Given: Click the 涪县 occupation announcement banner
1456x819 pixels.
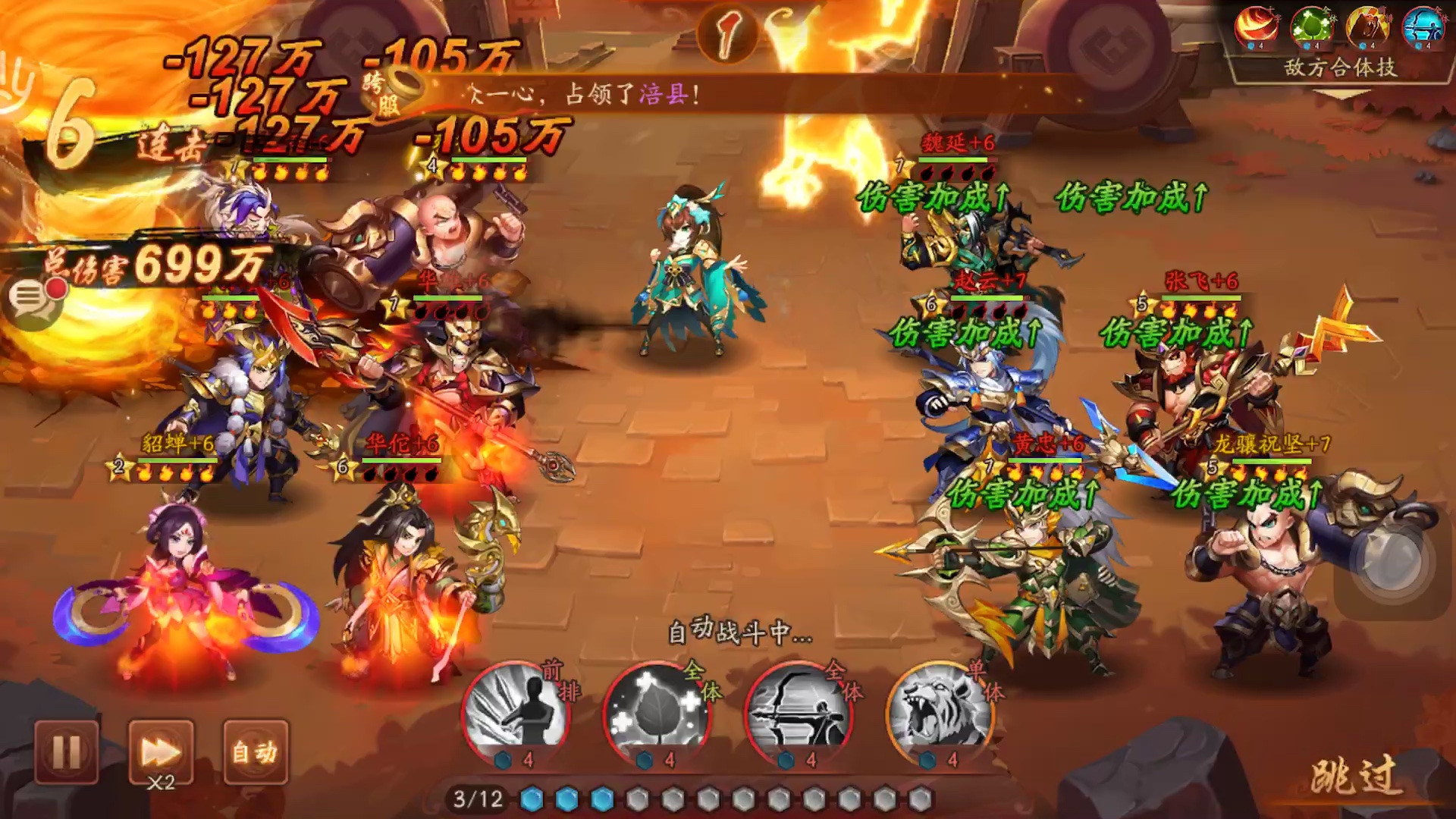Looking at the screenshot, I should tap(584, 93).
